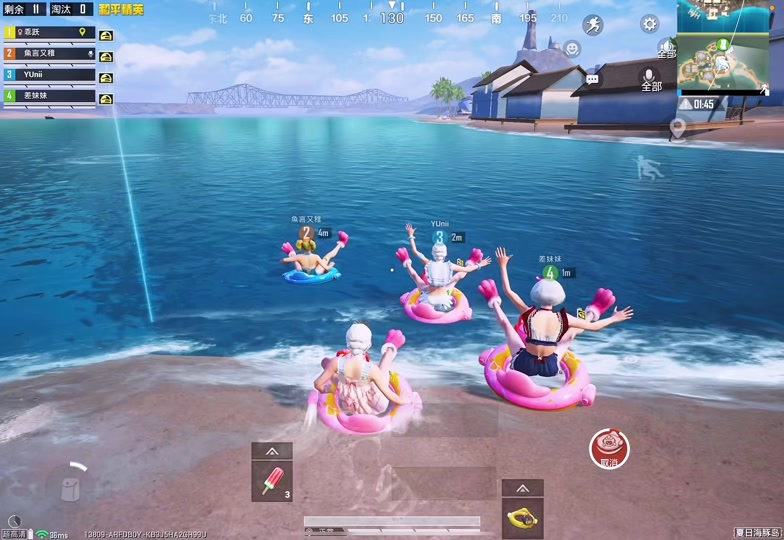
Task: Use the popsicle item slot
Action: [272, 482]
